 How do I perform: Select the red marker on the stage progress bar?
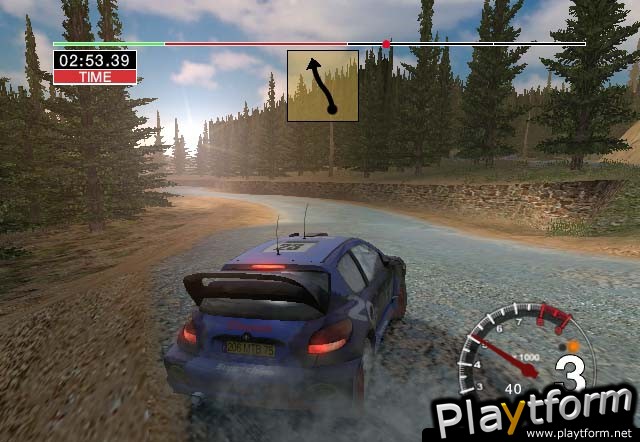click(386, 44)
